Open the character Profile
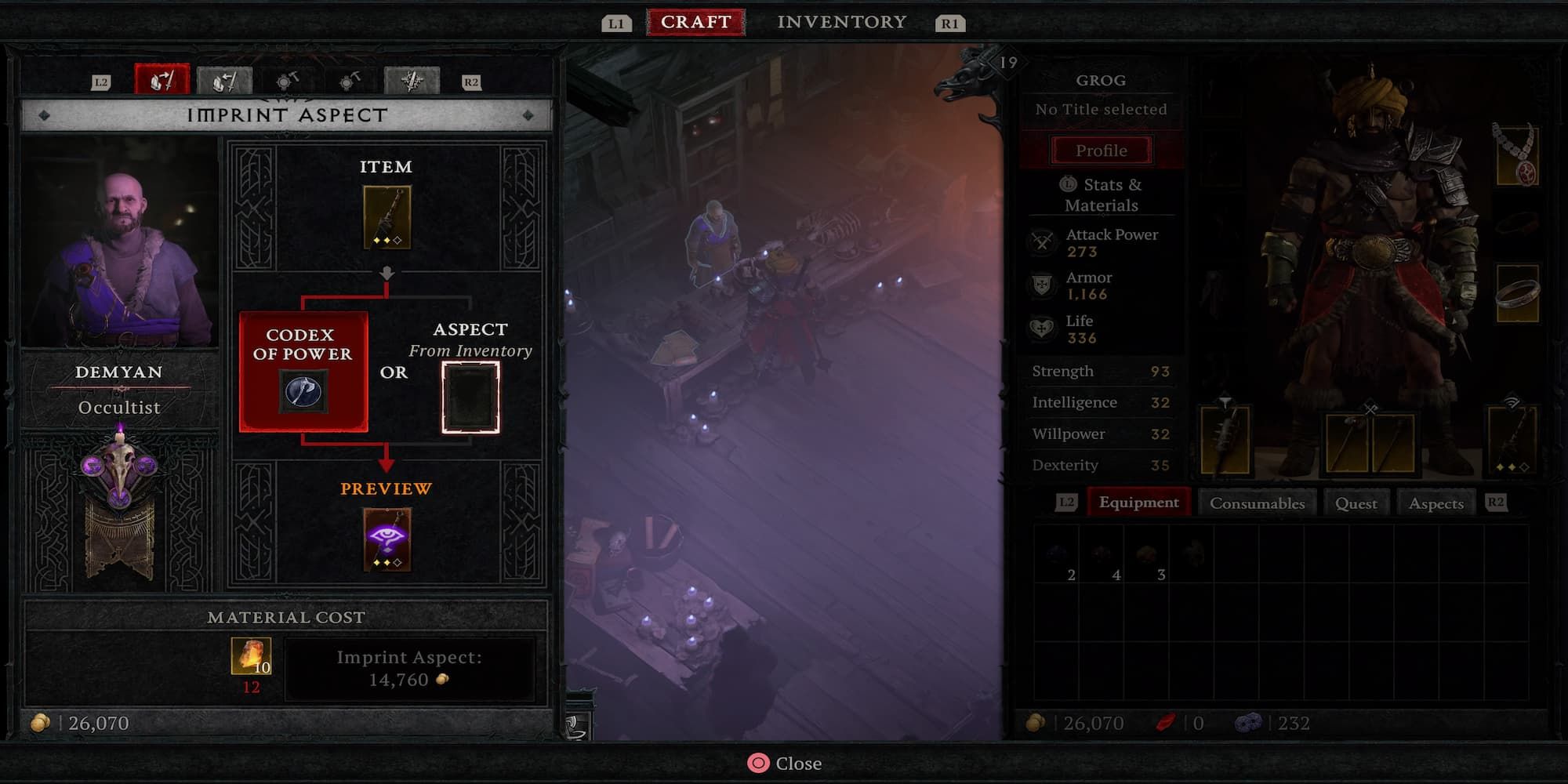The width and height of the screenshot is (1568, 784). (1101, 151)
